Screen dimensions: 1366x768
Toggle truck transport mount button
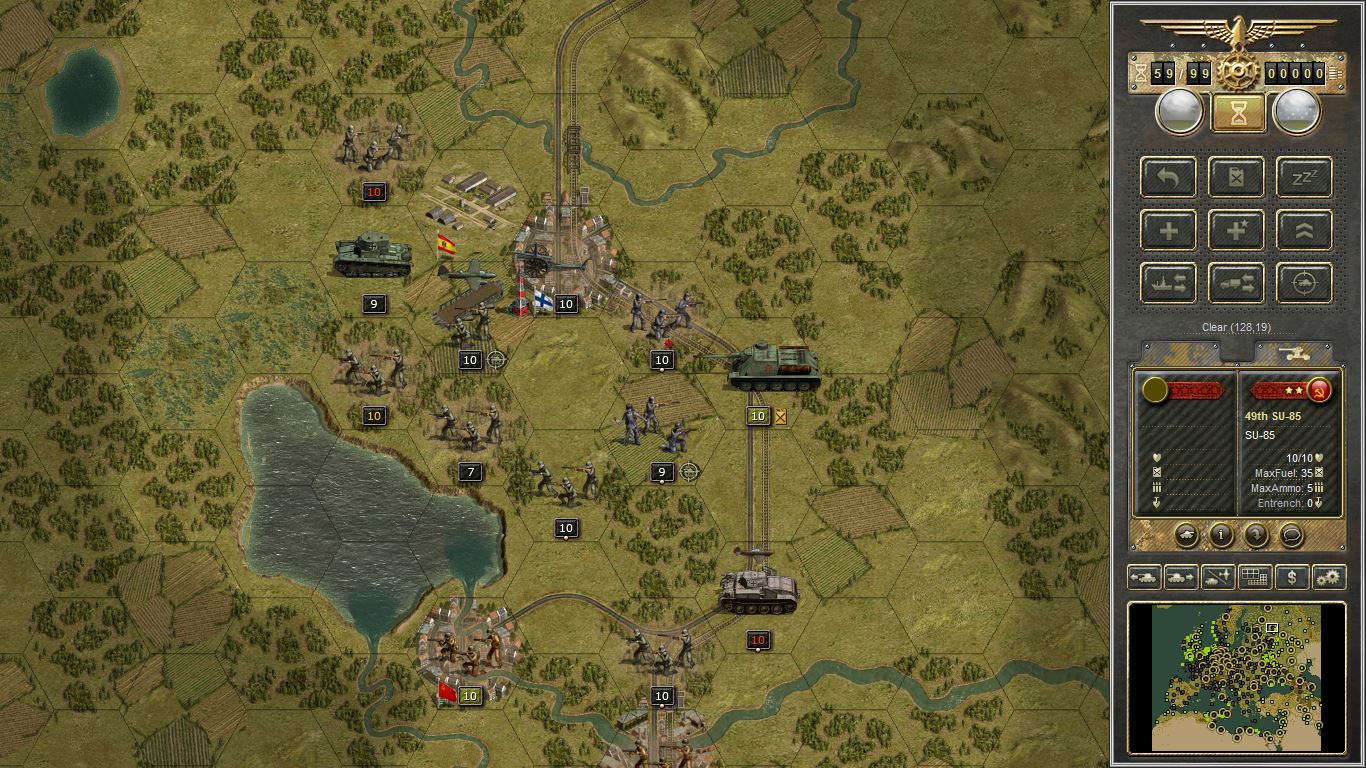1236,284
